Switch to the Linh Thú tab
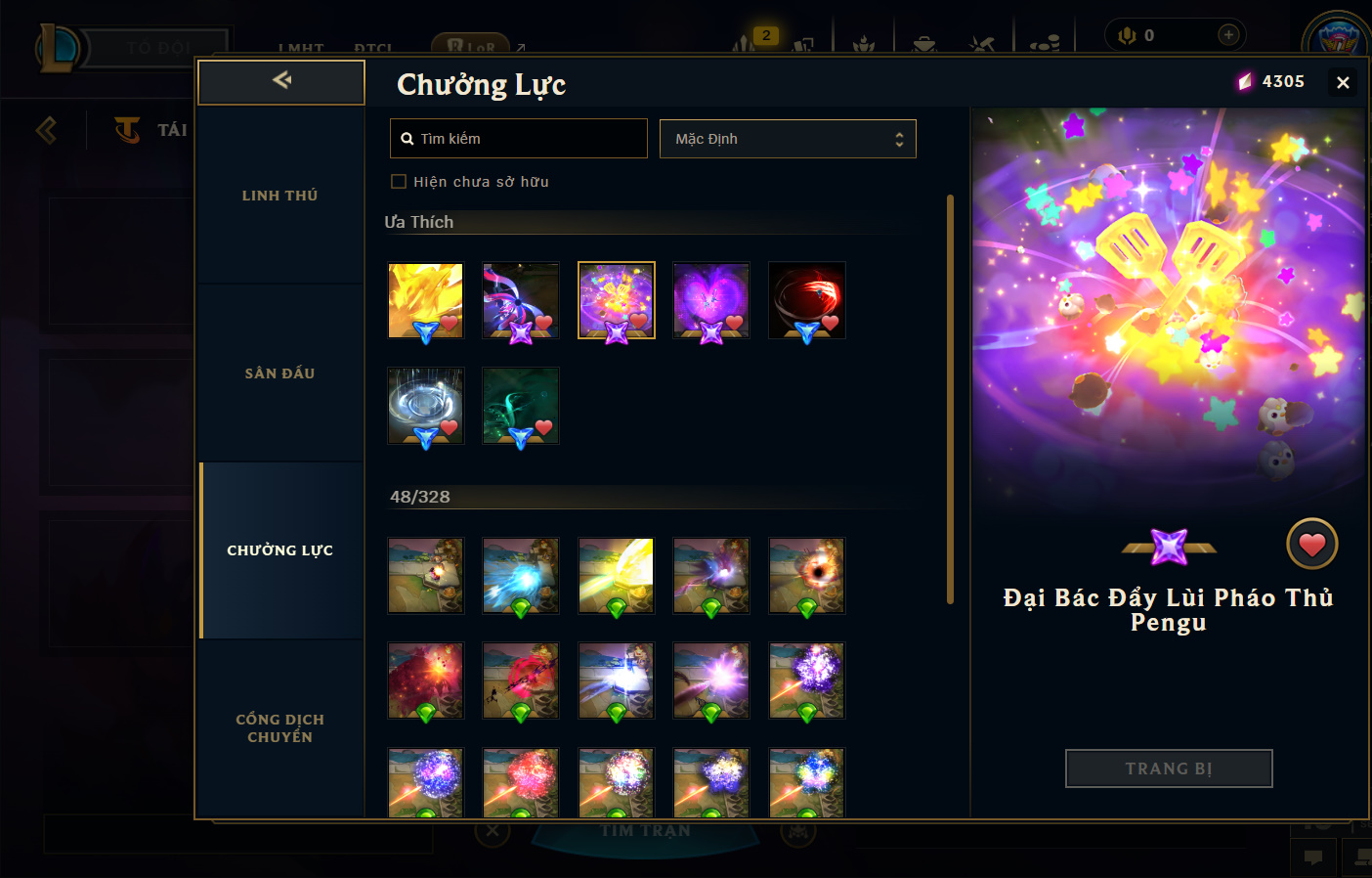This screenshot has height=878, width=1372. coord(280,196)
